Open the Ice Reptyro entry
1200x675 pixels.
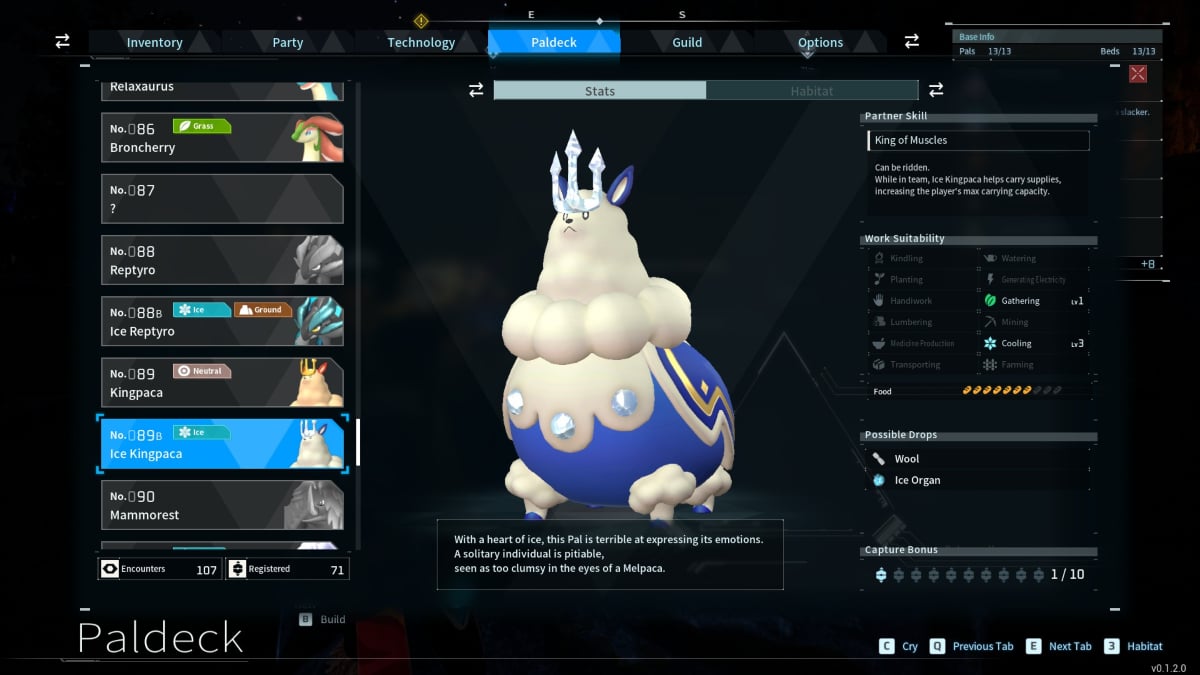(222, 321)
